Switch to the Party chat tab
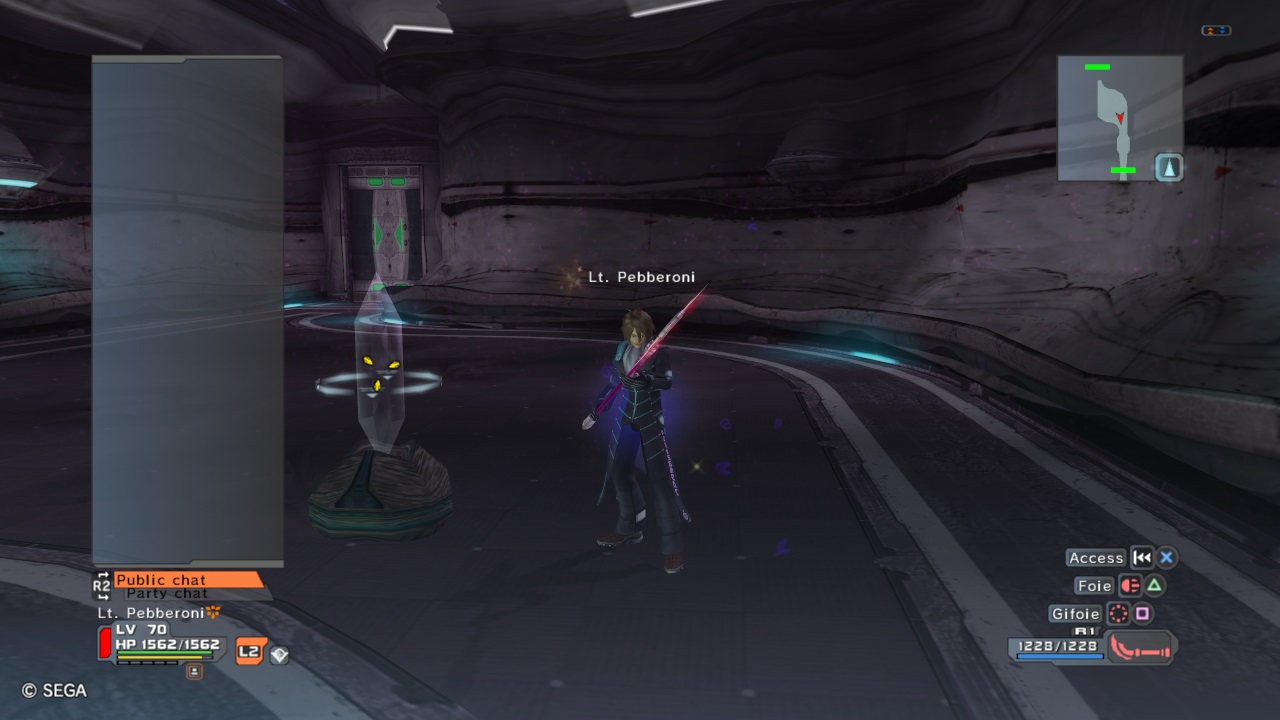The image size is (1280, 720). 167,594
